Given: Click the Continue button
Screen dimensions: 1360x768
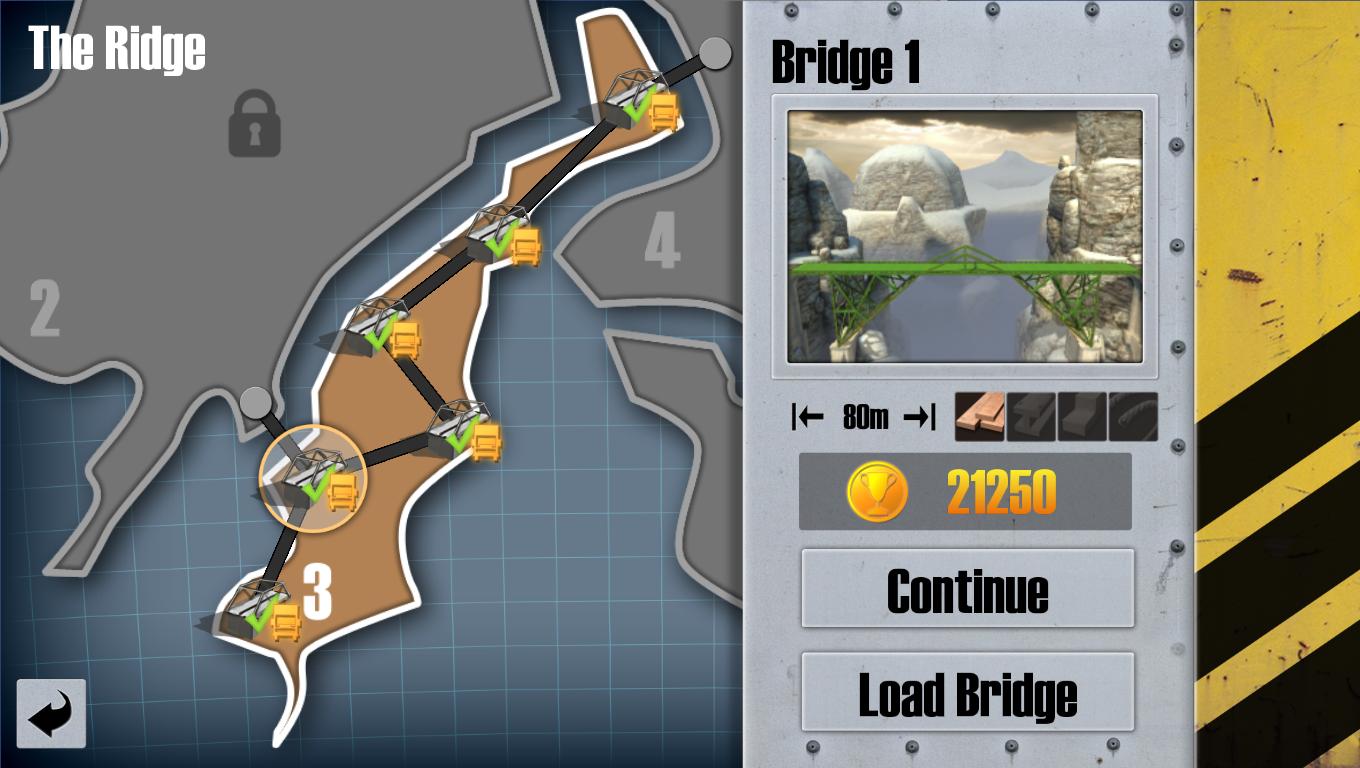Looking at the screenshot, I should 966,590.
